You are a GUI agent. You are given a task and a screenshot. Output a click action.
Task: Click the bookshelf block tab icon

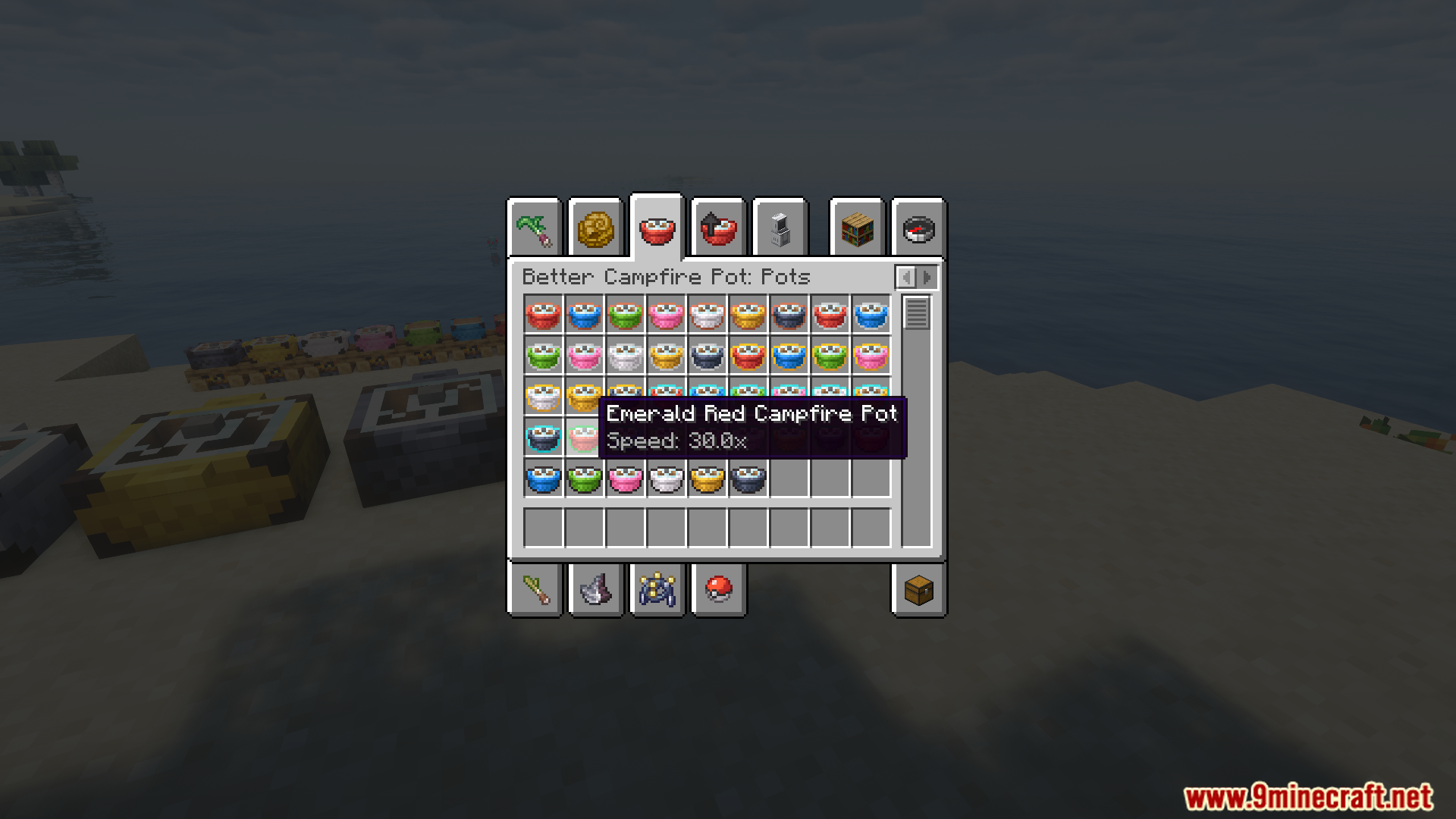pyautogui.click(x=857, y=227)
